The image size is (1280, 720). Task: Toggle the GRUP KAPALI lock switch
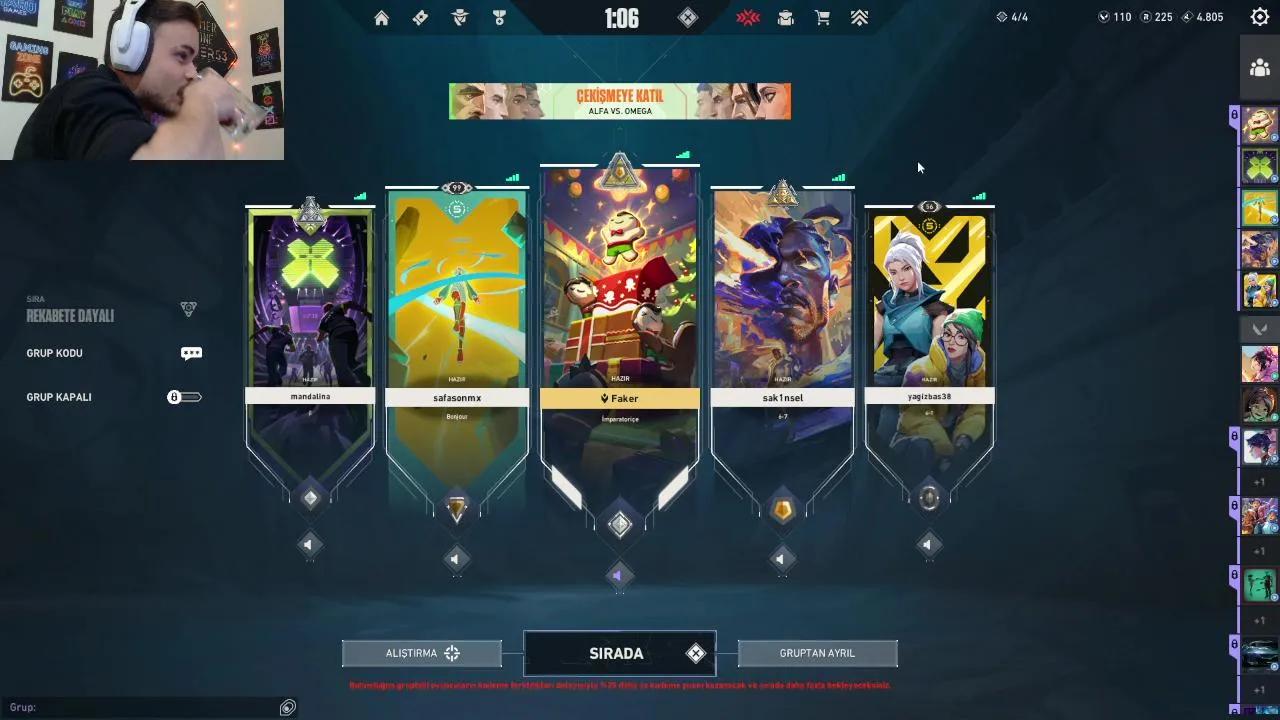click(x=184, y=396)
